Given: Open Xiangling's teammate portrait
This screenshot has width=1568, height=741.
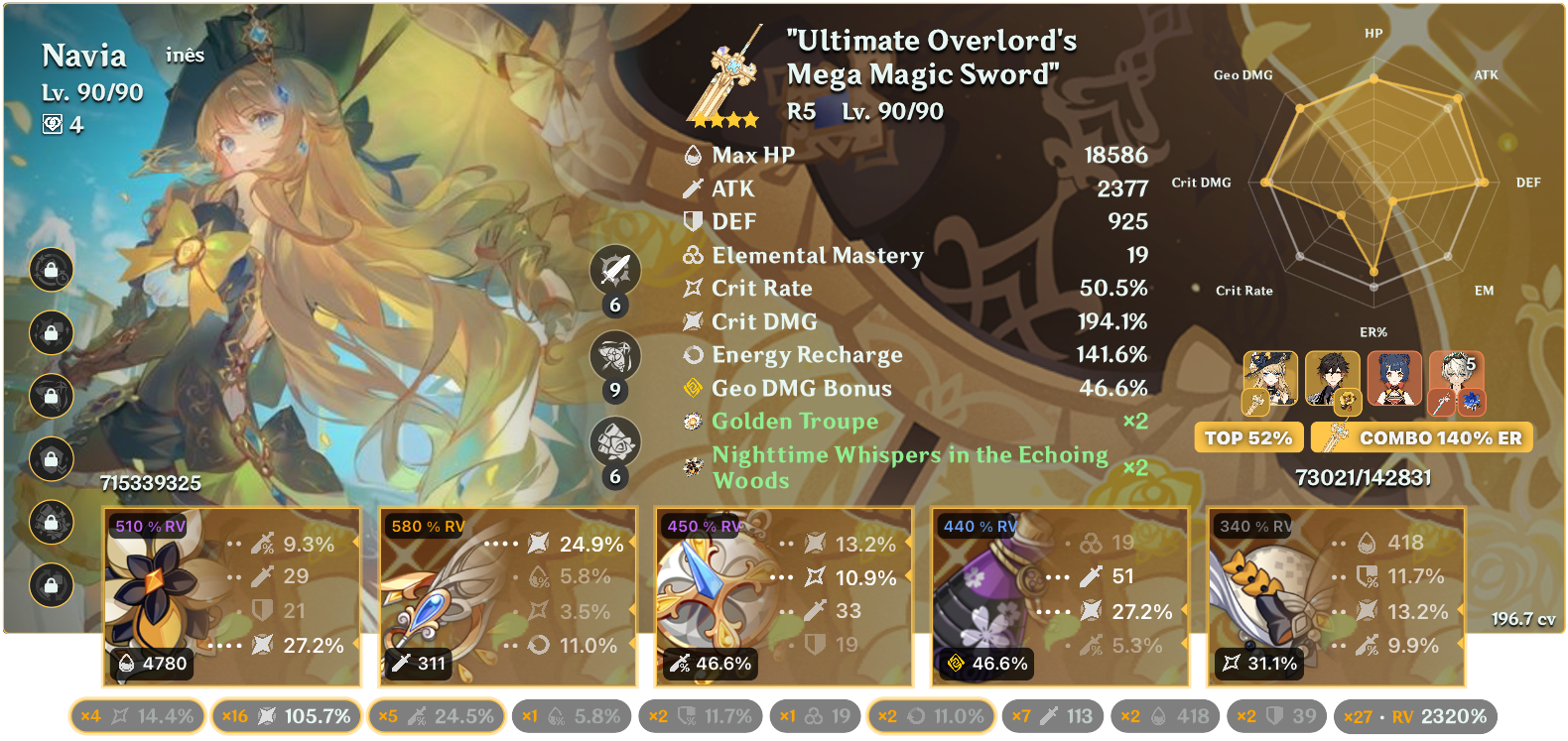Looking at the screenshot, I should (x=1396, y=377).
